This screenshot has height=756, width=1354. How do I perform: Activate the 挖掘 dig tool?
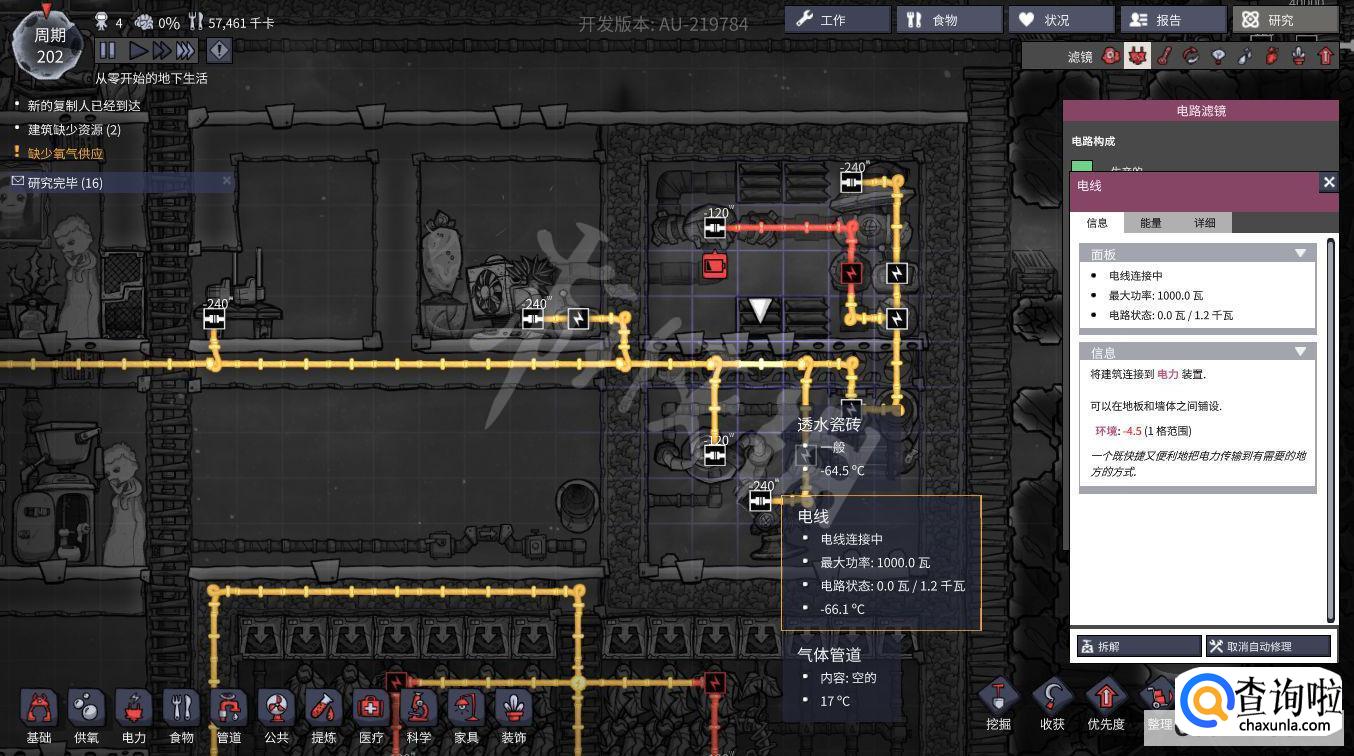point(998,703)
